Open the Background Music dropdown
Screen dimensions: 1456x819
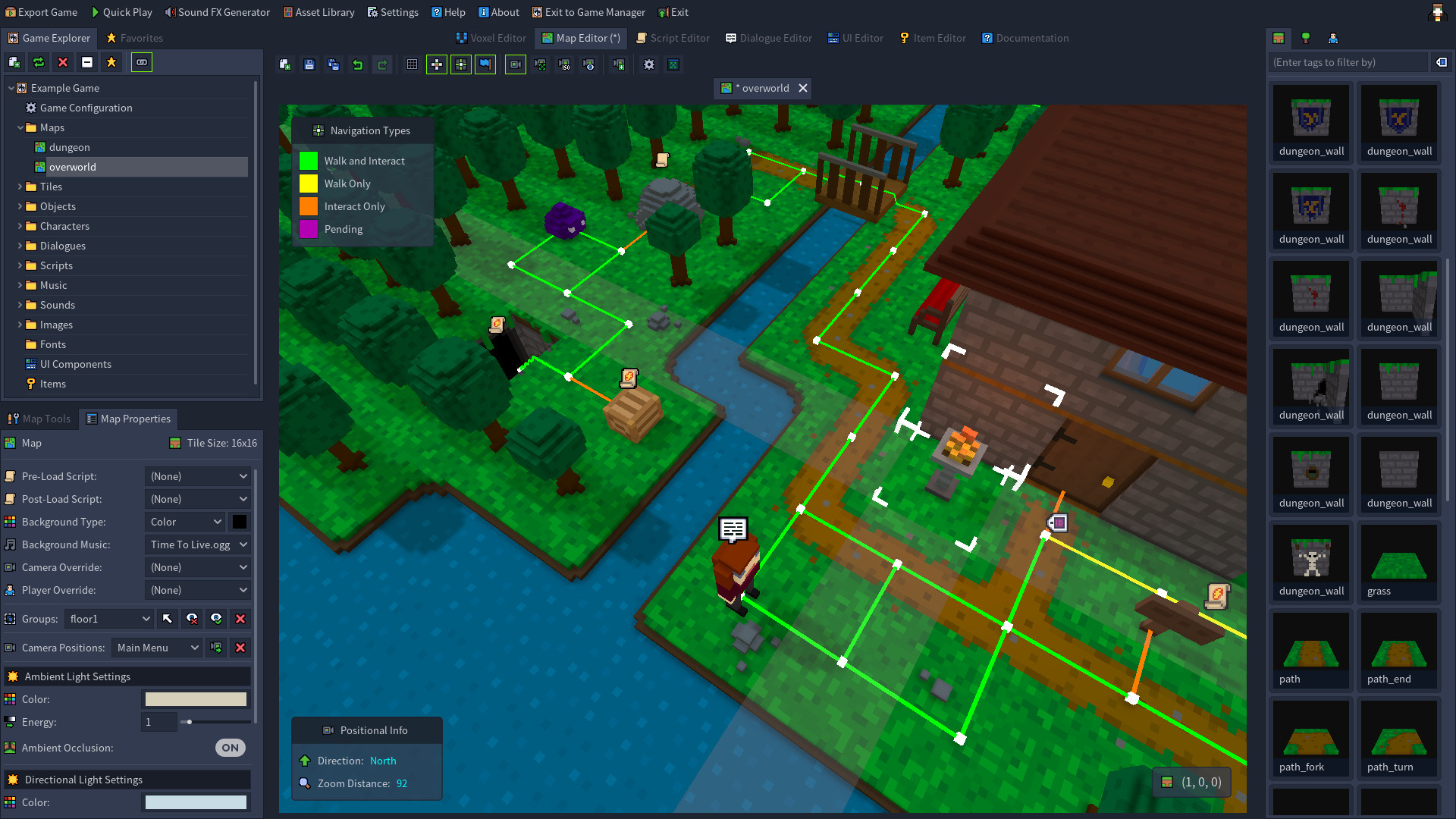(x=197, y=544)
